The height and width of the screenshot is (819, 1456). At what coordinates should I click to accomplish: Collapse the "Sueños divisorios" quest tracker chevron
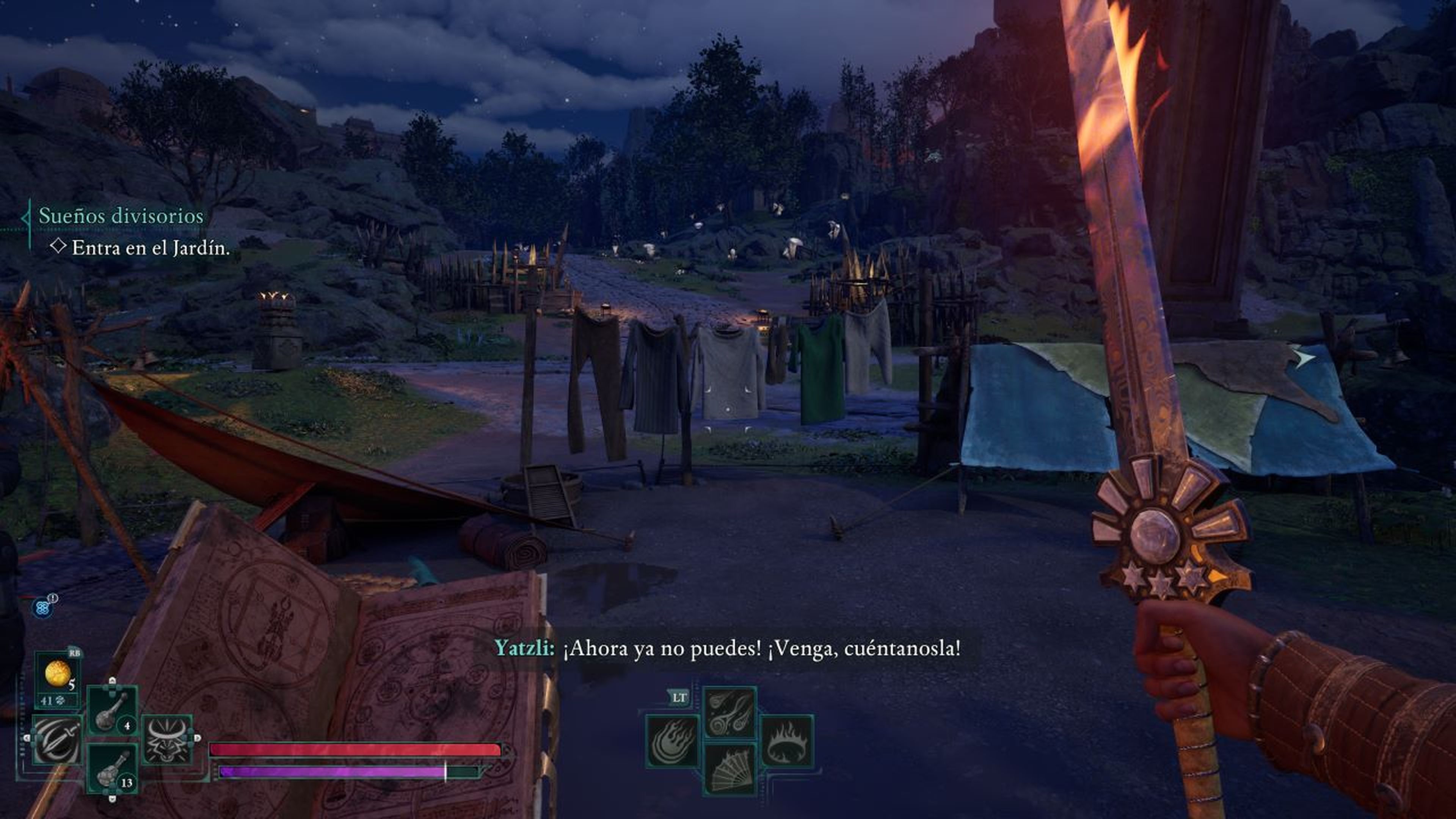pos(27,218)
